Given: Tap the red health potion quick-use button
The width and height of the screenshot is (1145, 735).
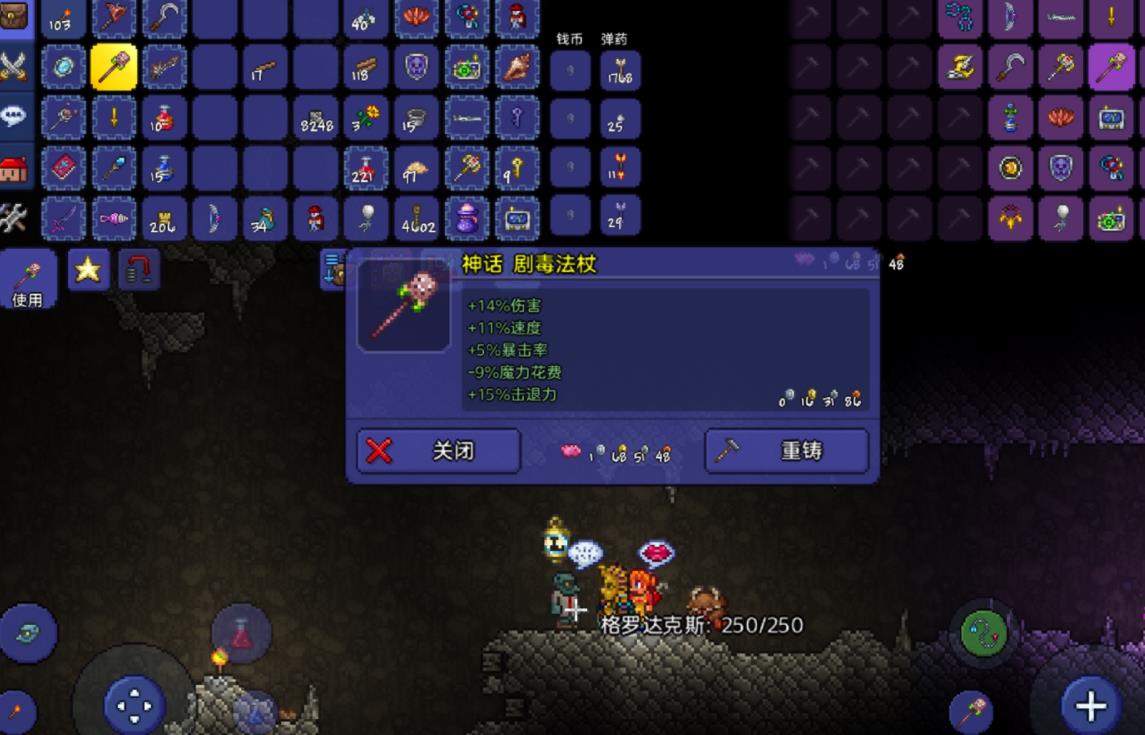Looking at the screenshot, I should [x=241, y=634].
